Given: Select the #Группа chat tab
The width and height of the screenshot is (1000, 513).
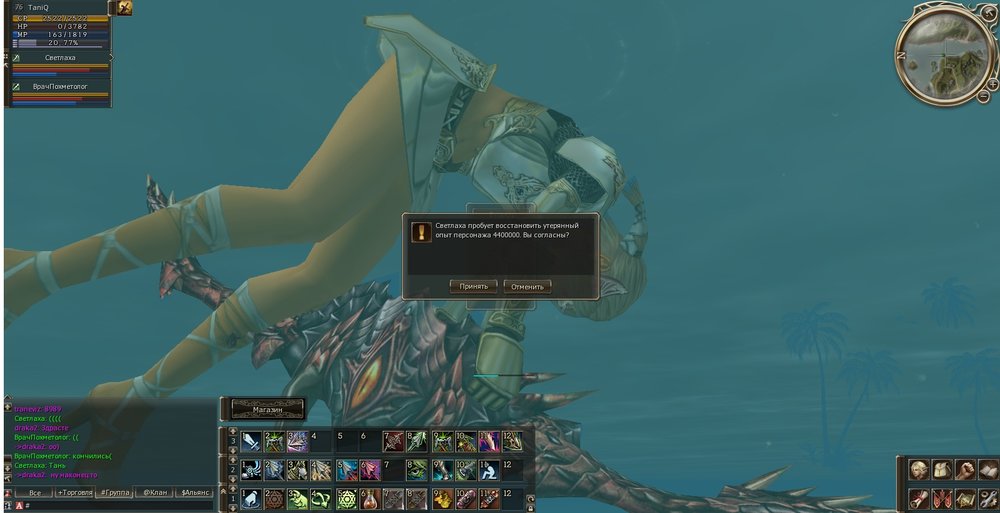Looking at the screenshot, I should pyautogui.click(x=117, y=493).
